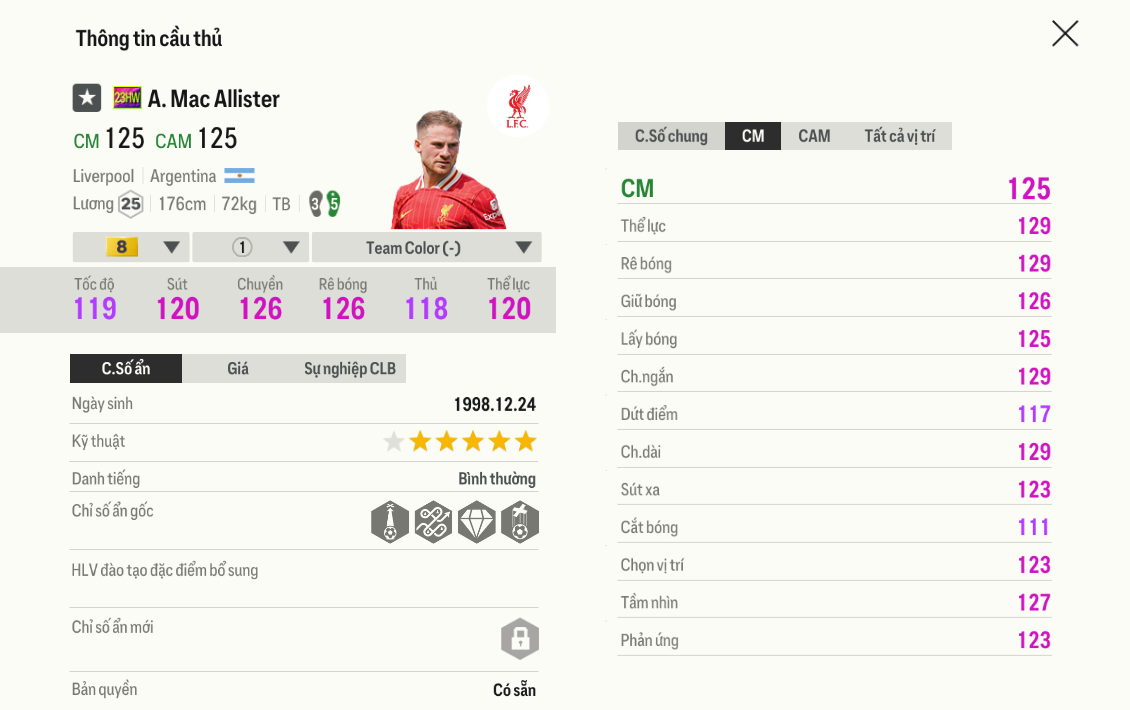This screenshot has height=710, width=1130.
Task: Click the favorite star icon
Action: click(87, 98)
